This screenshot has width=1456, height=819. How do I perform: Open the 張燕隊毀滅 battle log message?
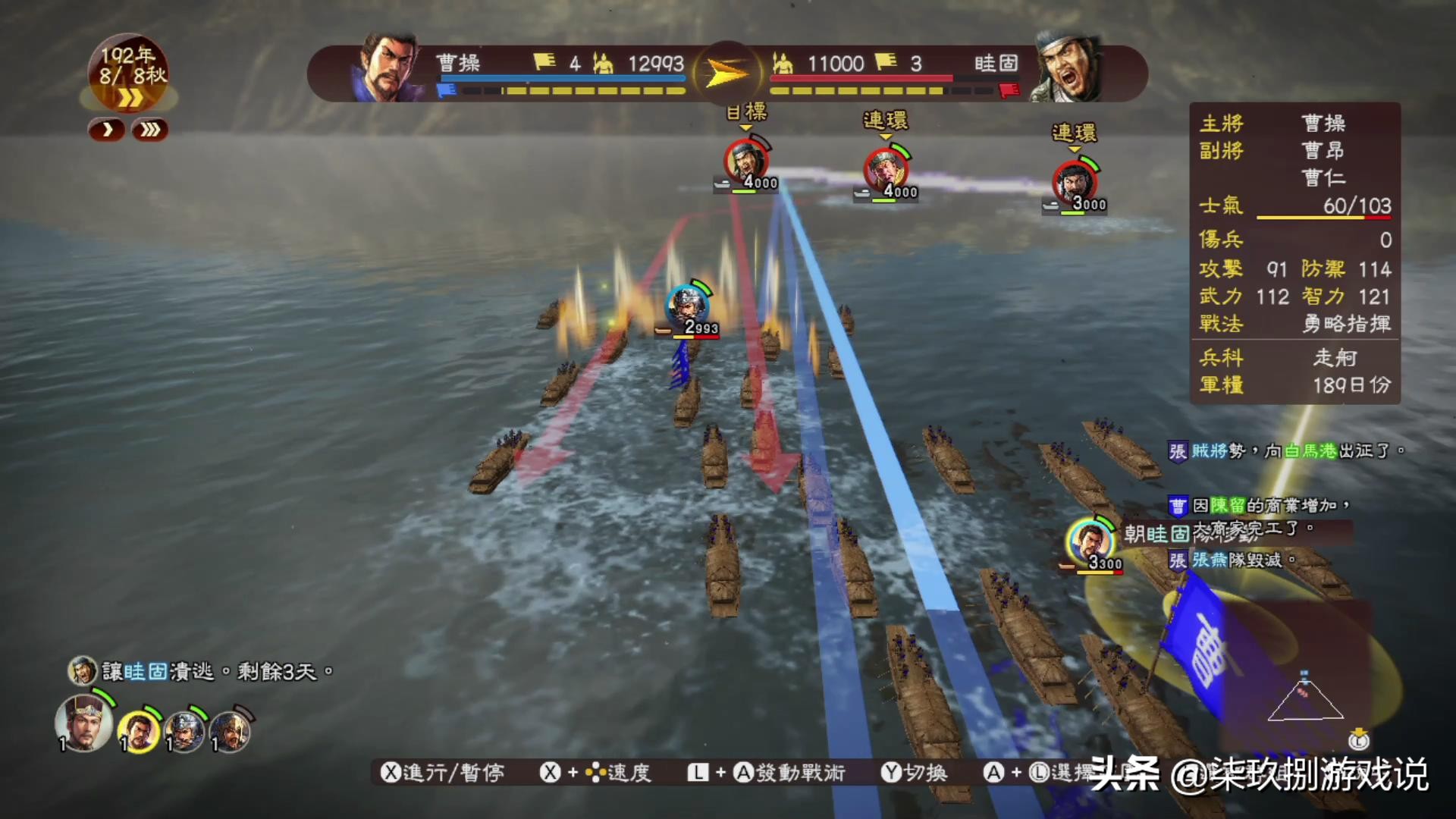(1236, 560)
